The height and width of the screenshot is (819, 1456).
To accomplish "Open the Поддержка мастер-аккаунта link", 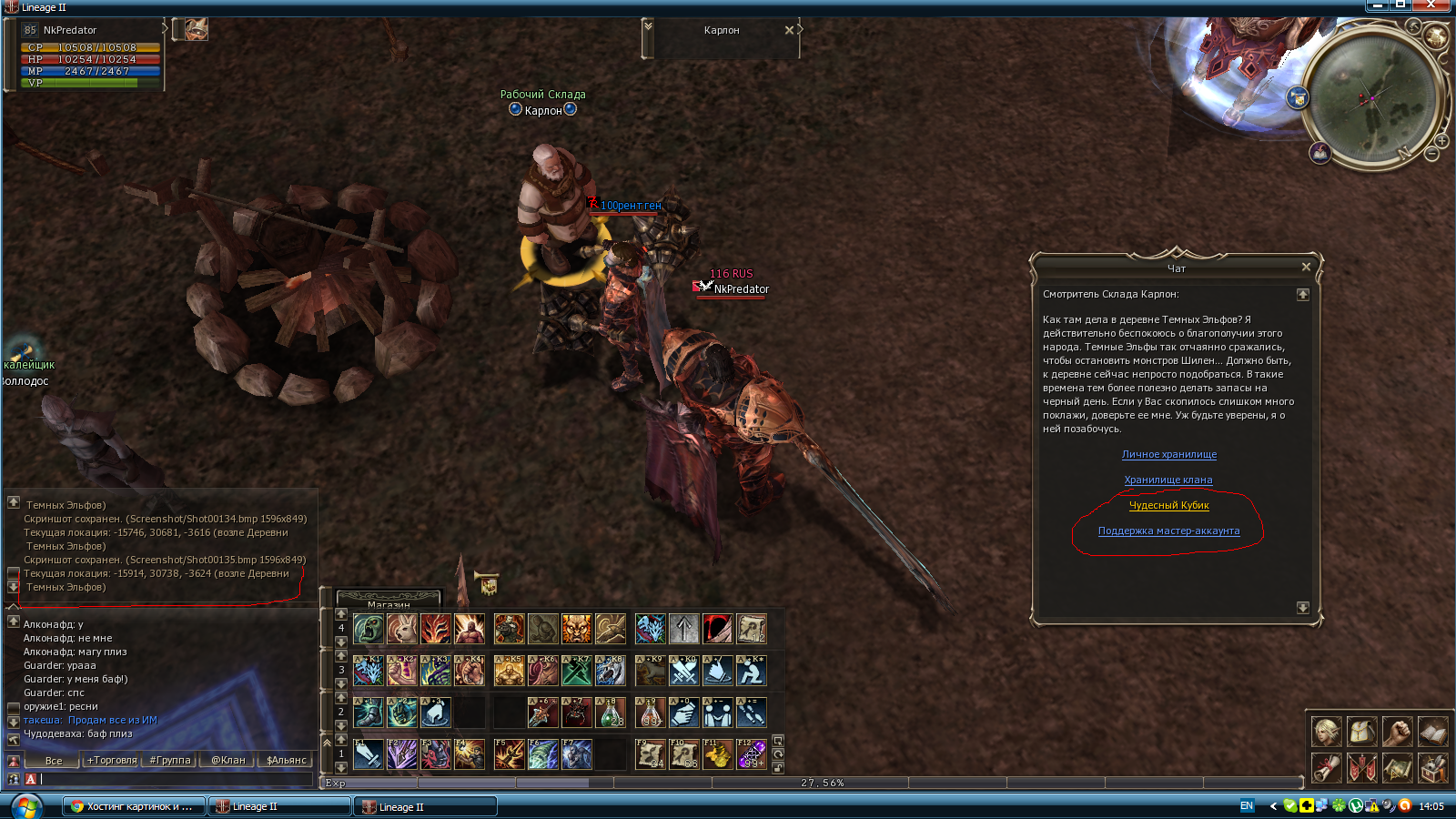I will (x=1168, y=531).
